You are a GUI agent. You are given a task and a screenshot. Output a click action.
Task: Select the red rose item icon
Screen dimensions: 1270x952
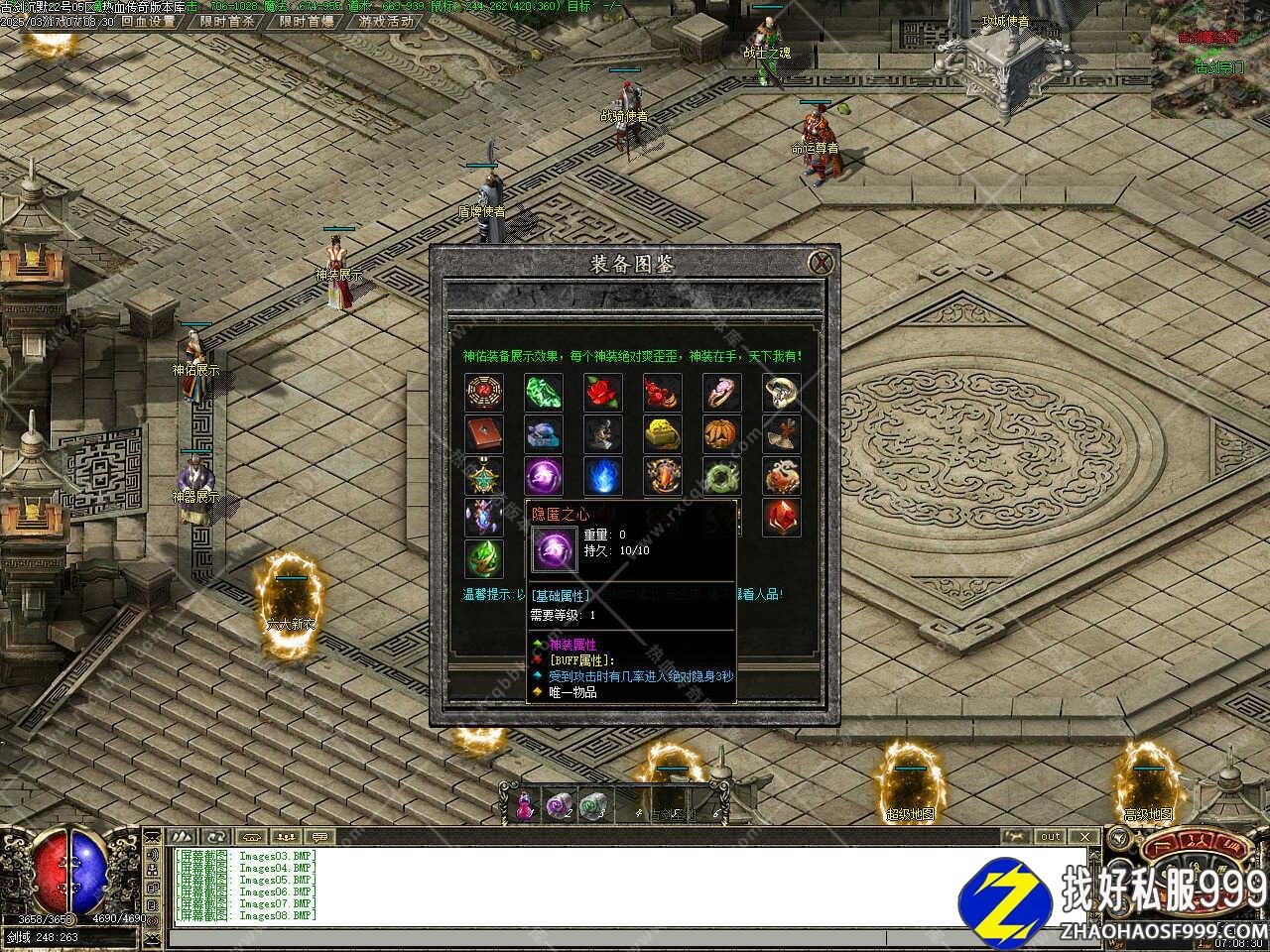(x=603, y=393)
